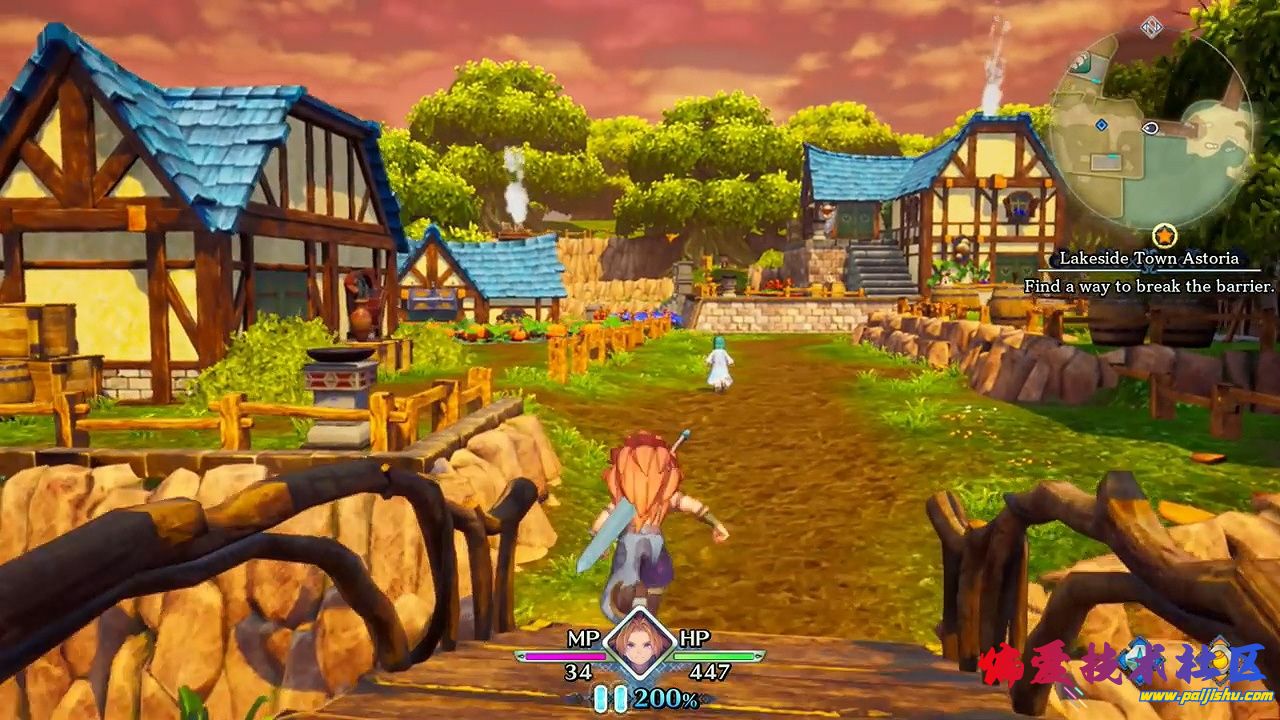Click the north compass marker above the minimap

click(x=1152, y=27)
